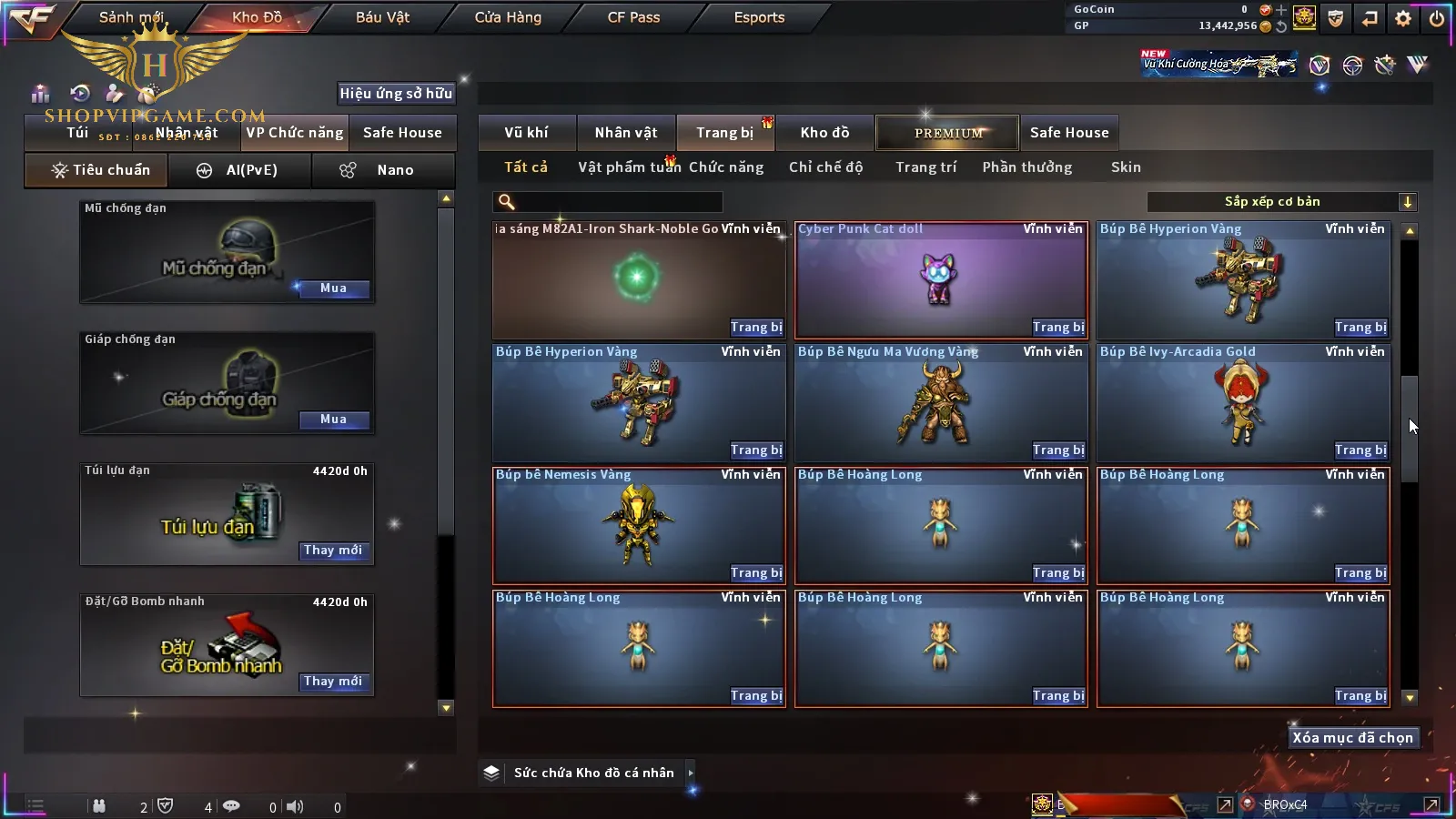Open the Cửa Hàng shop menu
This screenshot has height=819, width=1456.
508,17
